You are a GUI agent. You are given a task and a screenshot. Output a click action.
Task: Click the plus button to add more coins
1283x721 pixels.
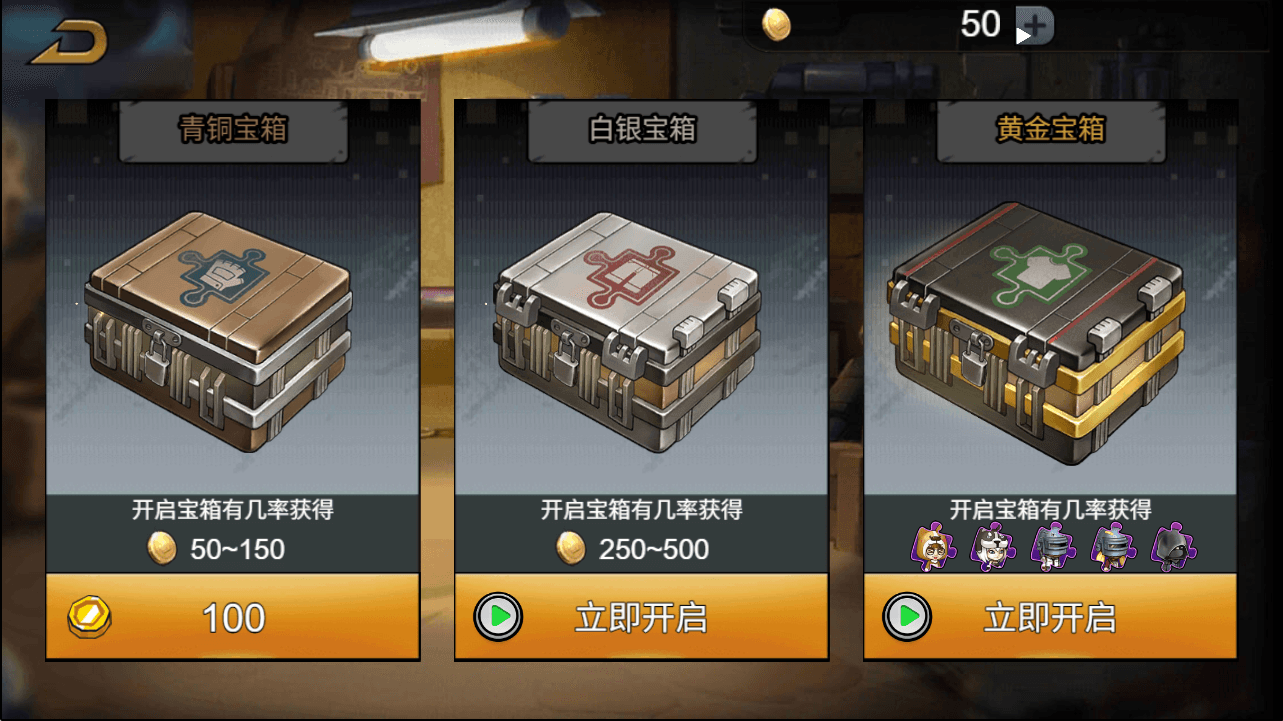coord(1034,24)
